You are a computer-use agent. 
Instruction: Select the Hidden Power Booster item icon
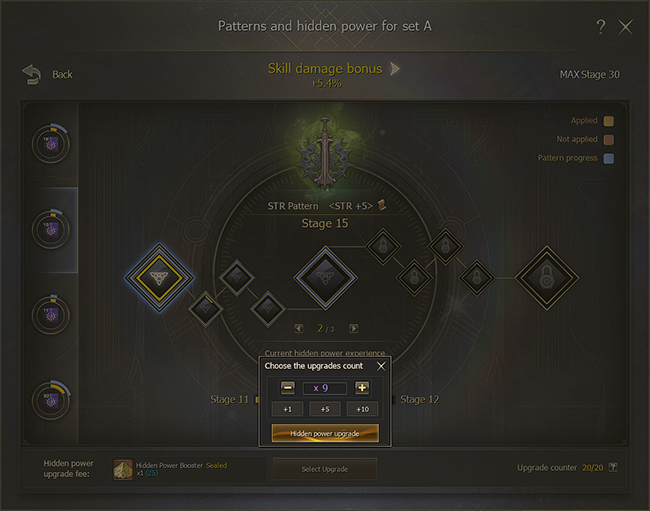pos(123,469)
